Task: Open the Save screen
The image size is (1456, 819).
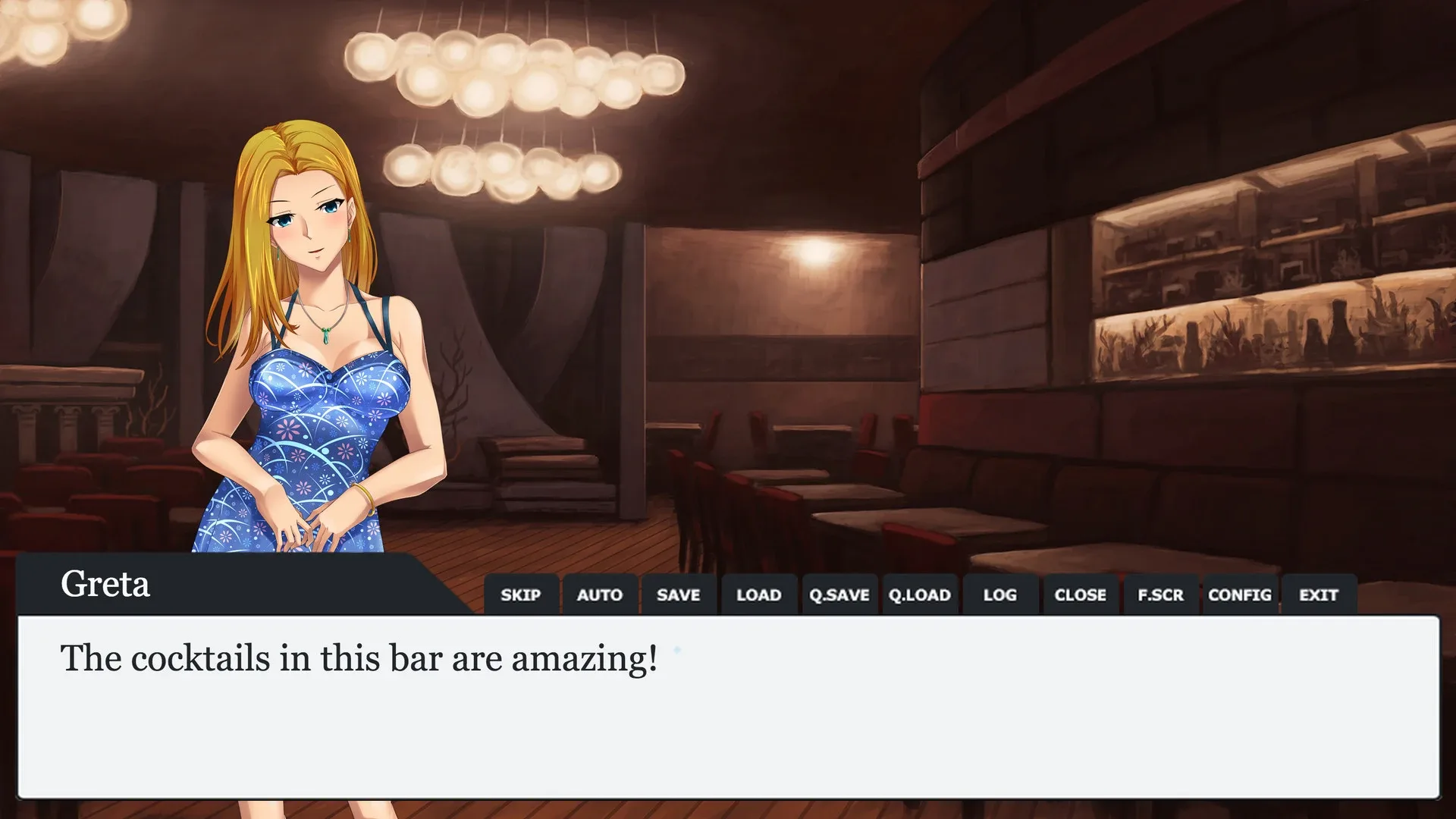Action: (x=679, y=595)
